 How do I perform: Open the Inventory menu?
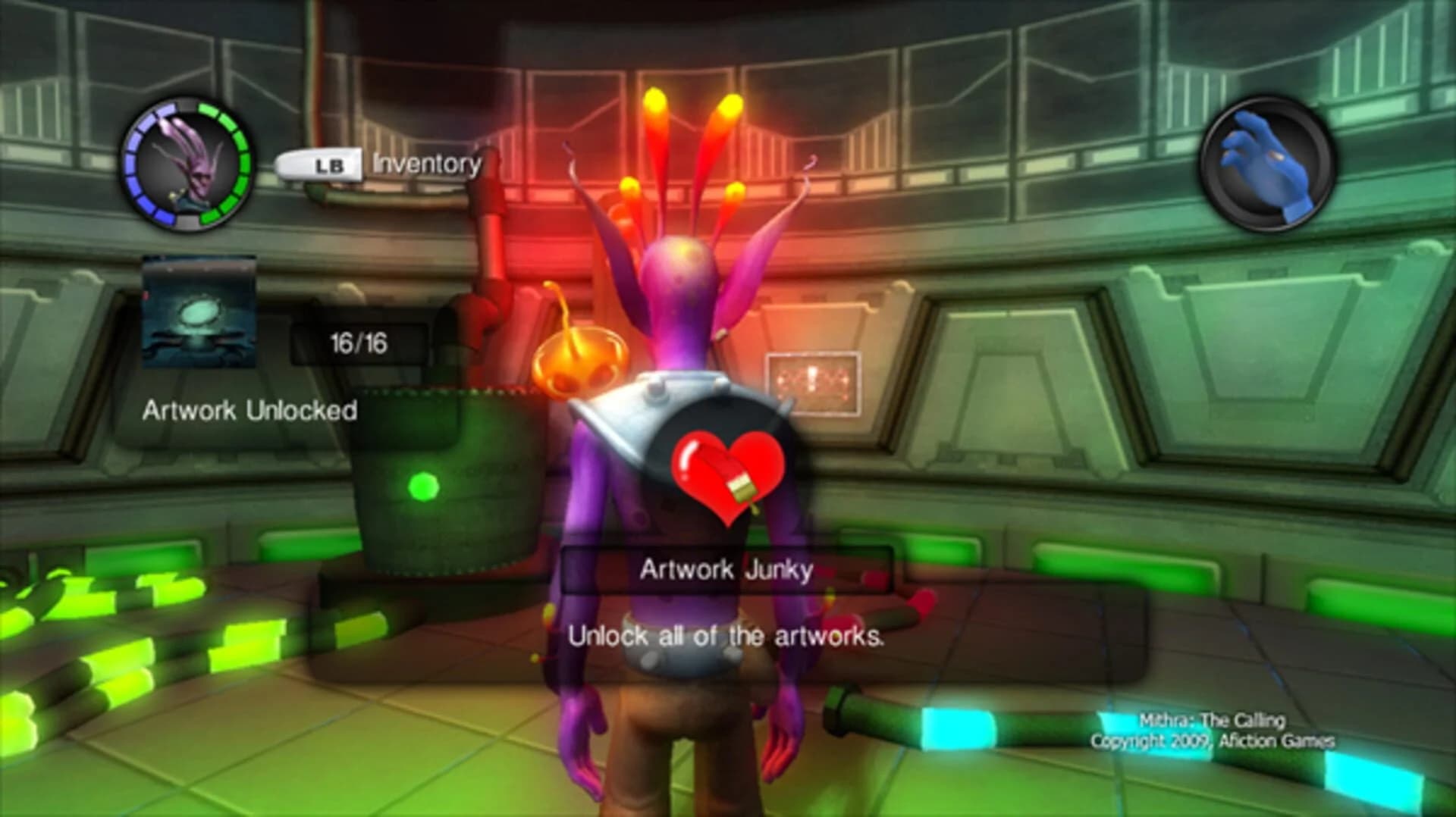click(x=425, y=164)
